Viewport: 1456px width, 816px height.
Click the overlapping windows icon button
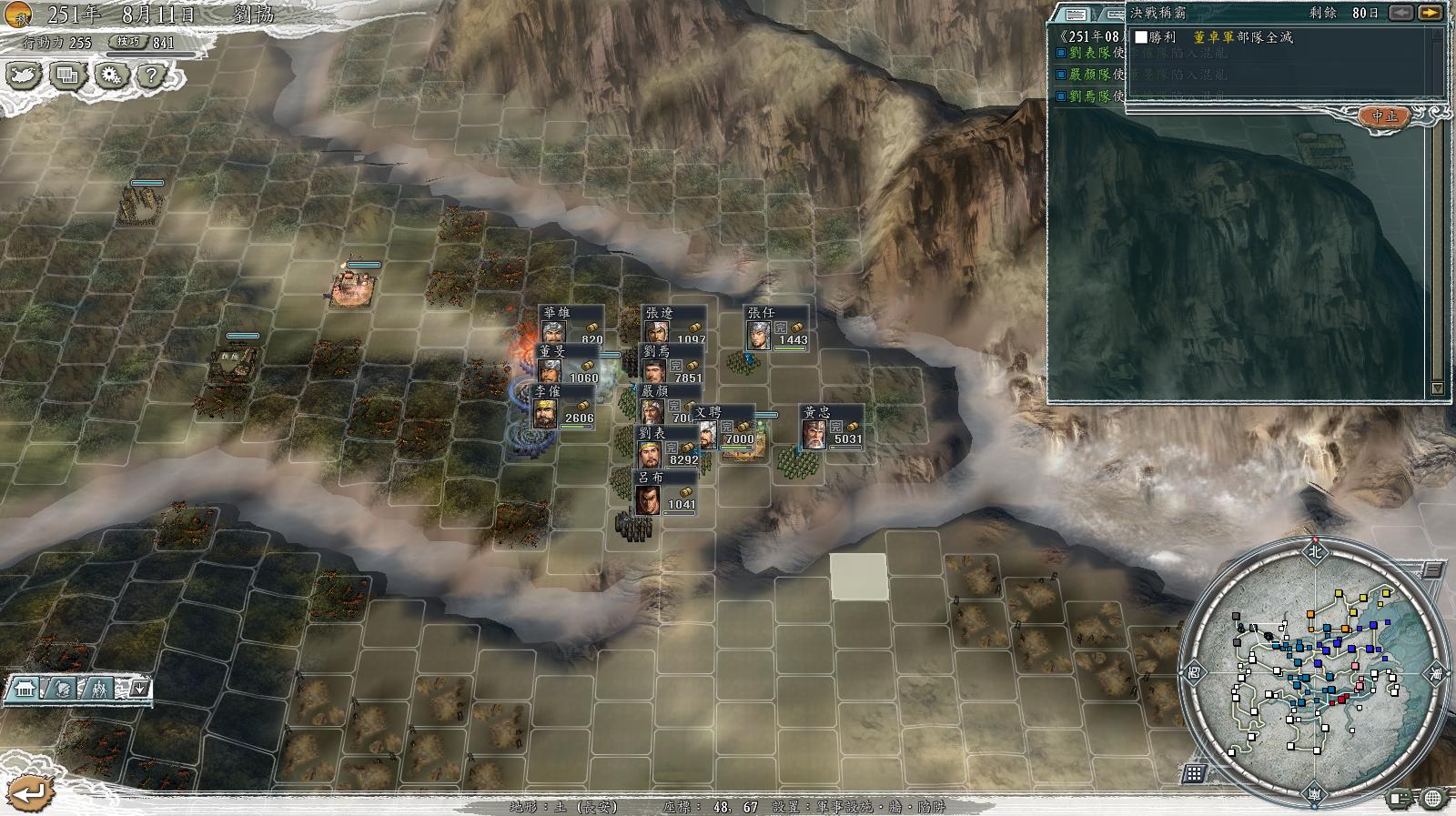(67, 75)
